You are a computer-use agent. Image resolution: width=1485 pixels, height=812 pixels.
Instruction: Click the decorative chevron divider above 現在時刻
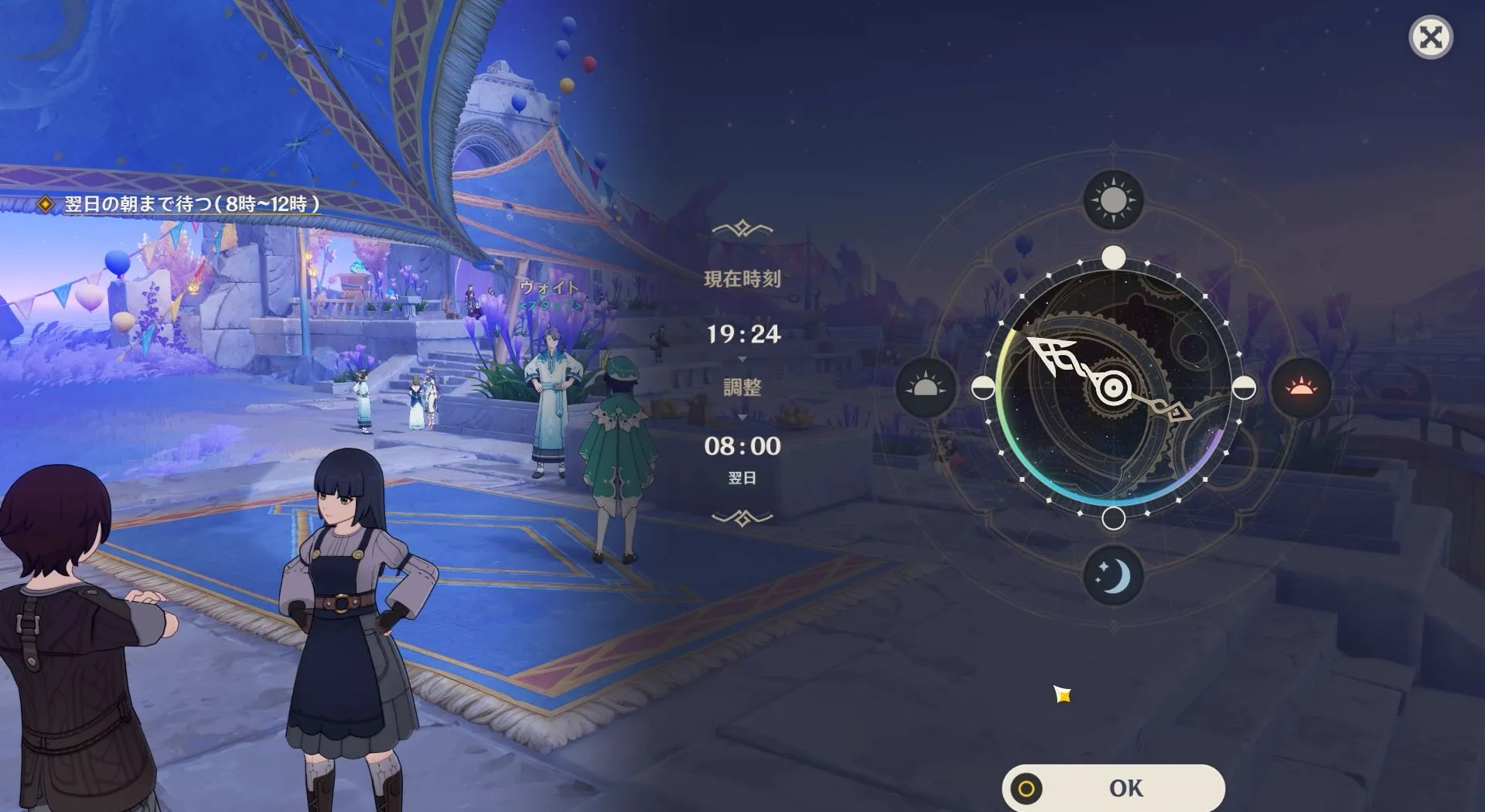pyautogui.click(x=742, y=225)
